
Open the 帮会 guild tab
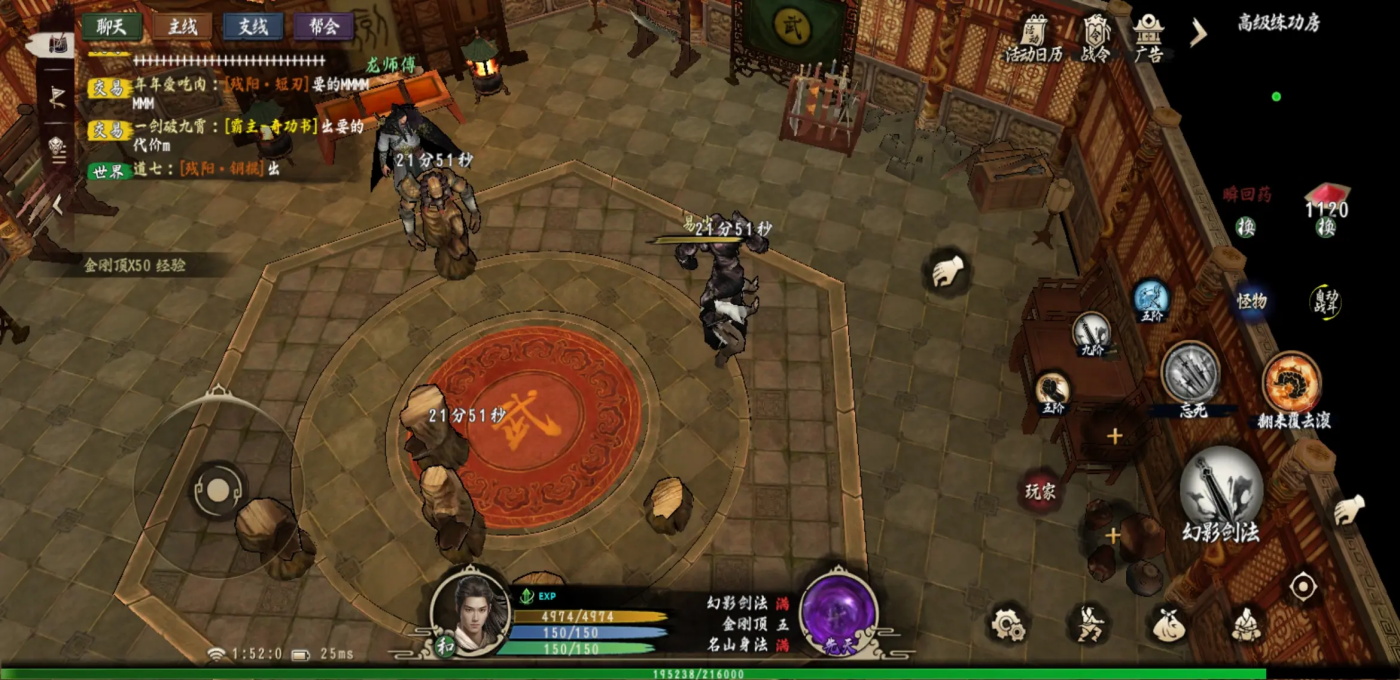pyautogui.click(x=323, y=27)
